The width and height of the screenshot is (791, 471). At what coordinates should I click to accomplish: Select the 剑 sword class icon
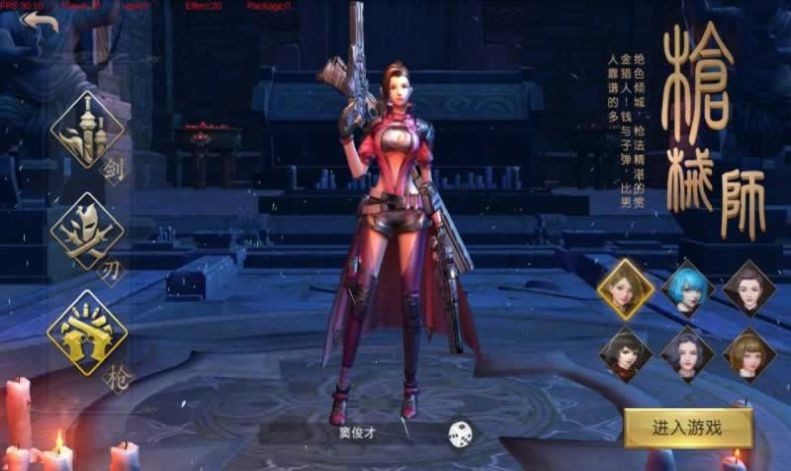click(88, 131)
